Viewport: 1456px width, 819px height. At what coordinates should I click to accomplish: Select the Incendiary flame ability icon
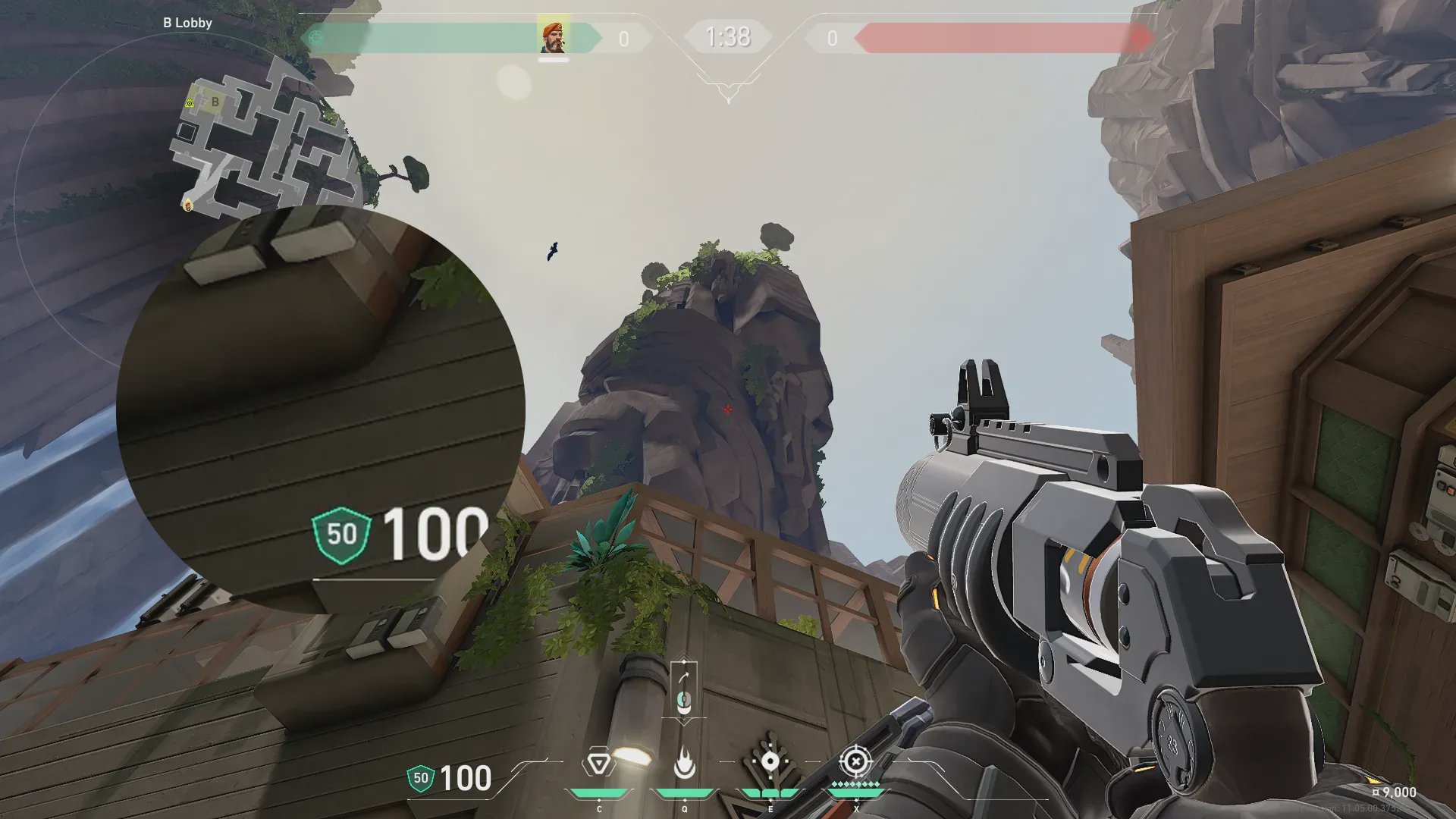pyautogui.click(x=684, y=763)
